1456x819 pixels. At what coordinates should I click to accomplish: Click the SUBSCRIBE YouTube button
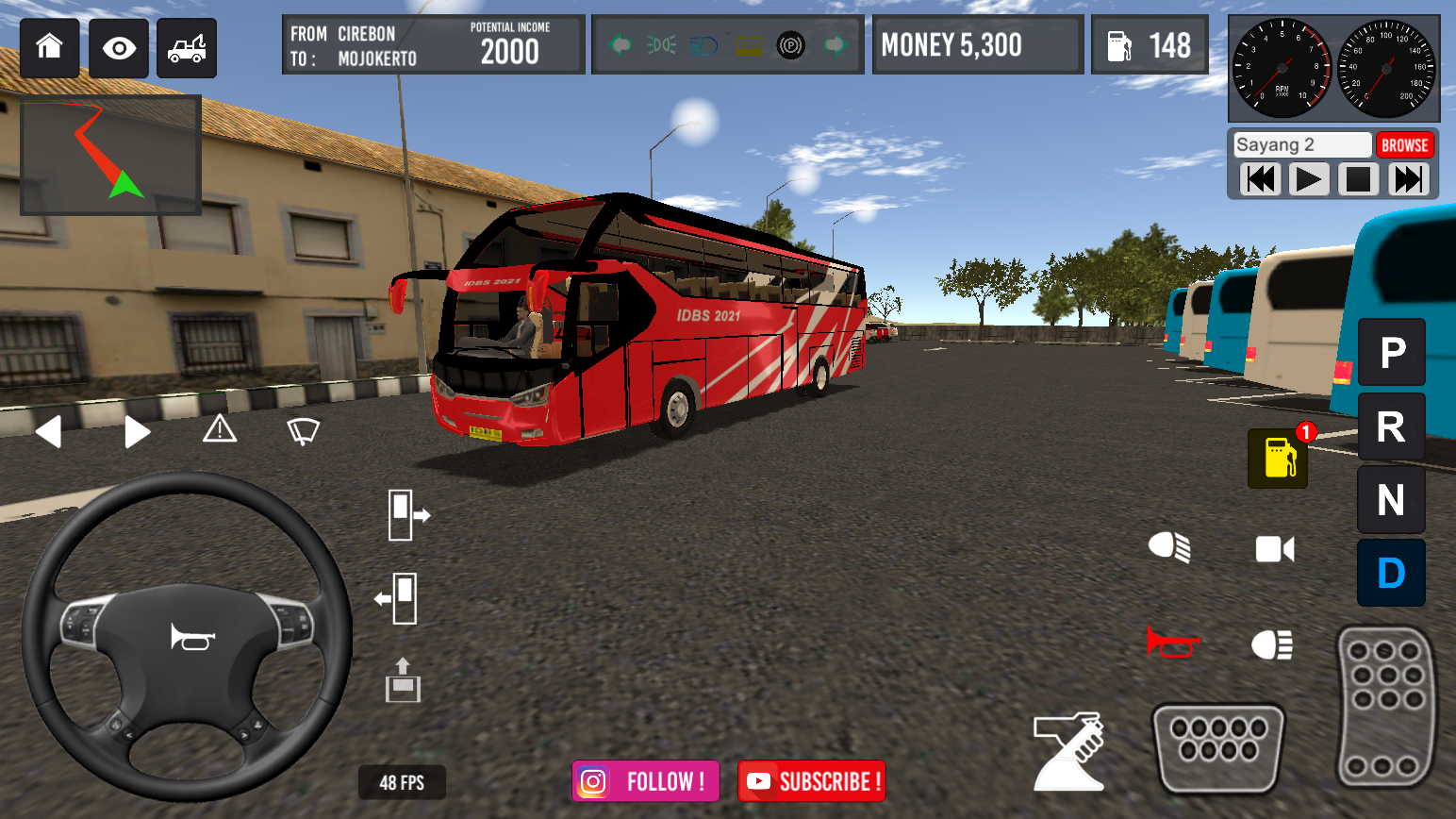pos(811,781)
